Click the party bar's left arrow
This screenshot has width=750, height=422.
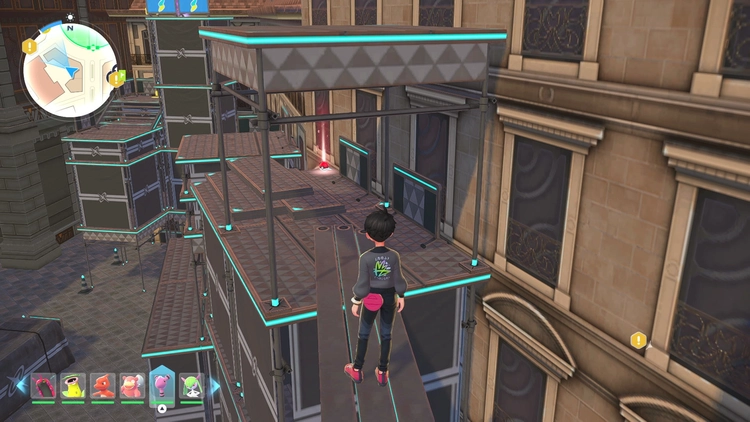(x=20, y=385)
